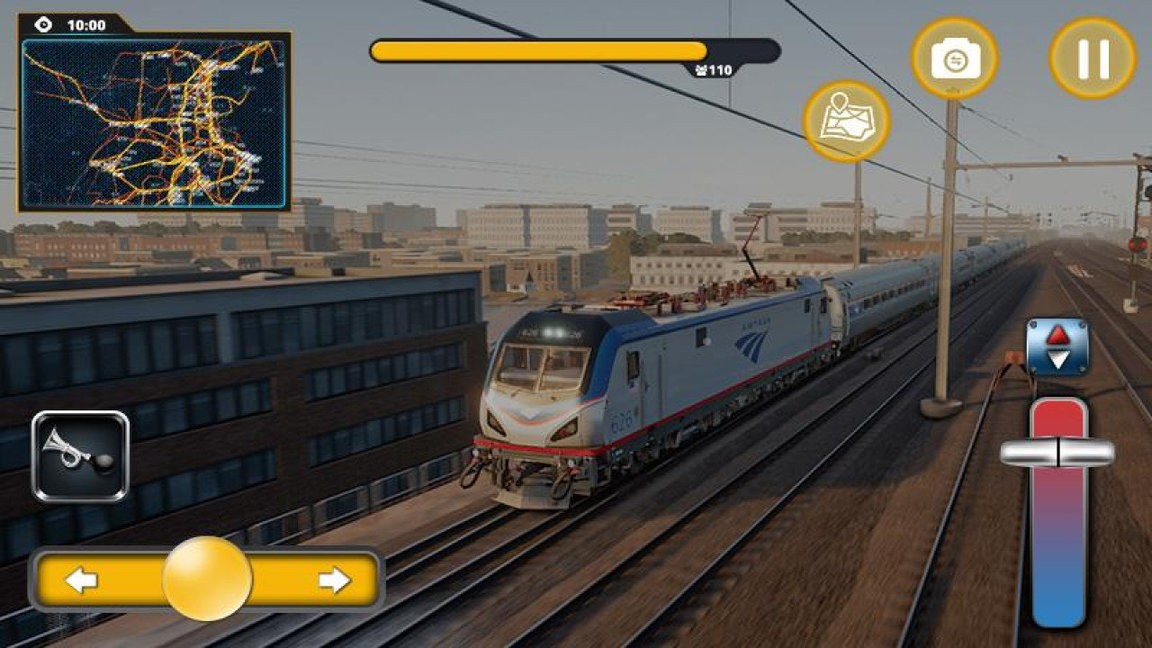The image size is (1152, 648).
Task: Click the silver throttle lever handle
Action: point(1057,453)
